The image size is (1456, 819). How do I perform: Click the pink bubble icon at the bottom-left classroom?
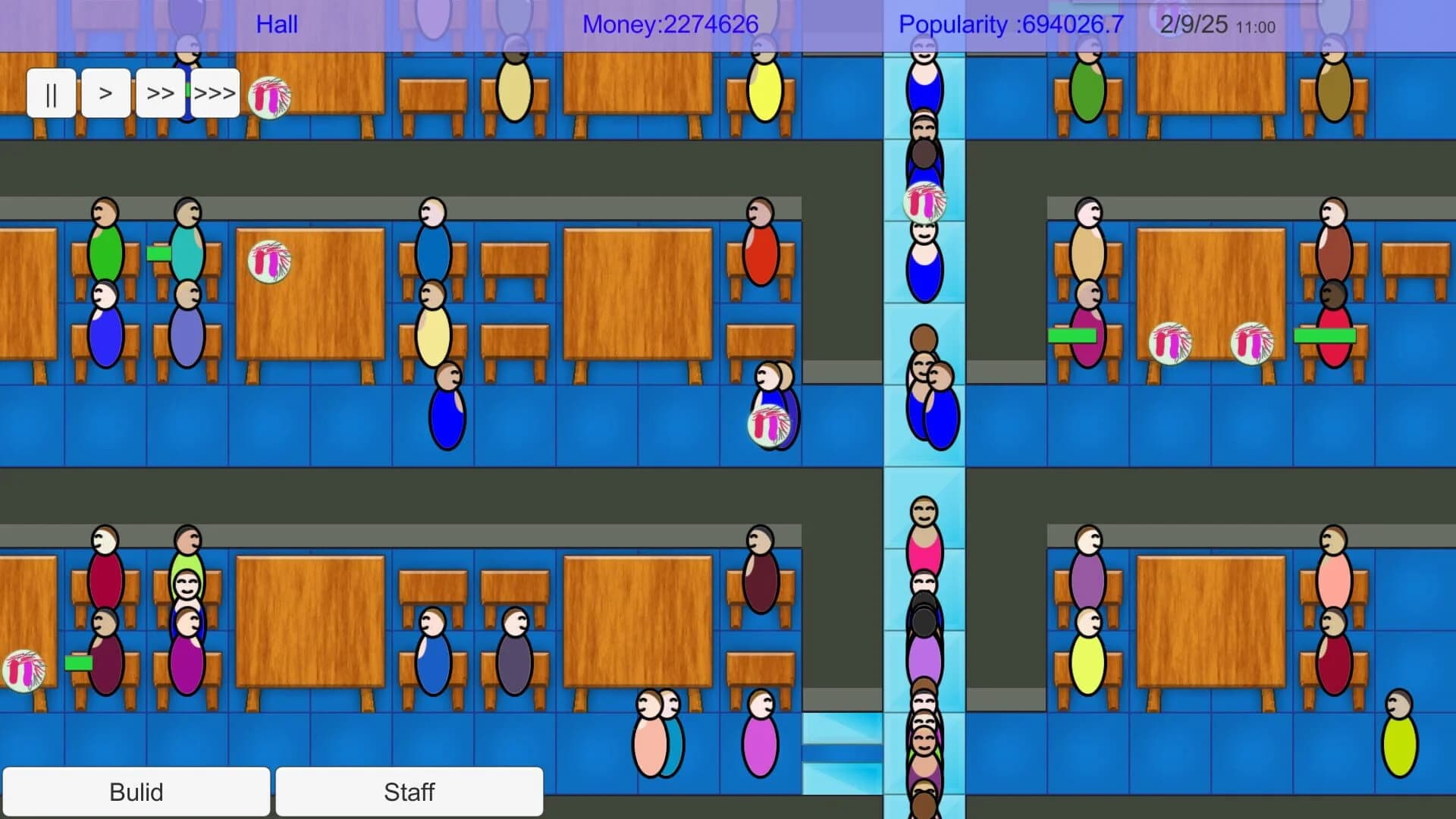[25, 671]
